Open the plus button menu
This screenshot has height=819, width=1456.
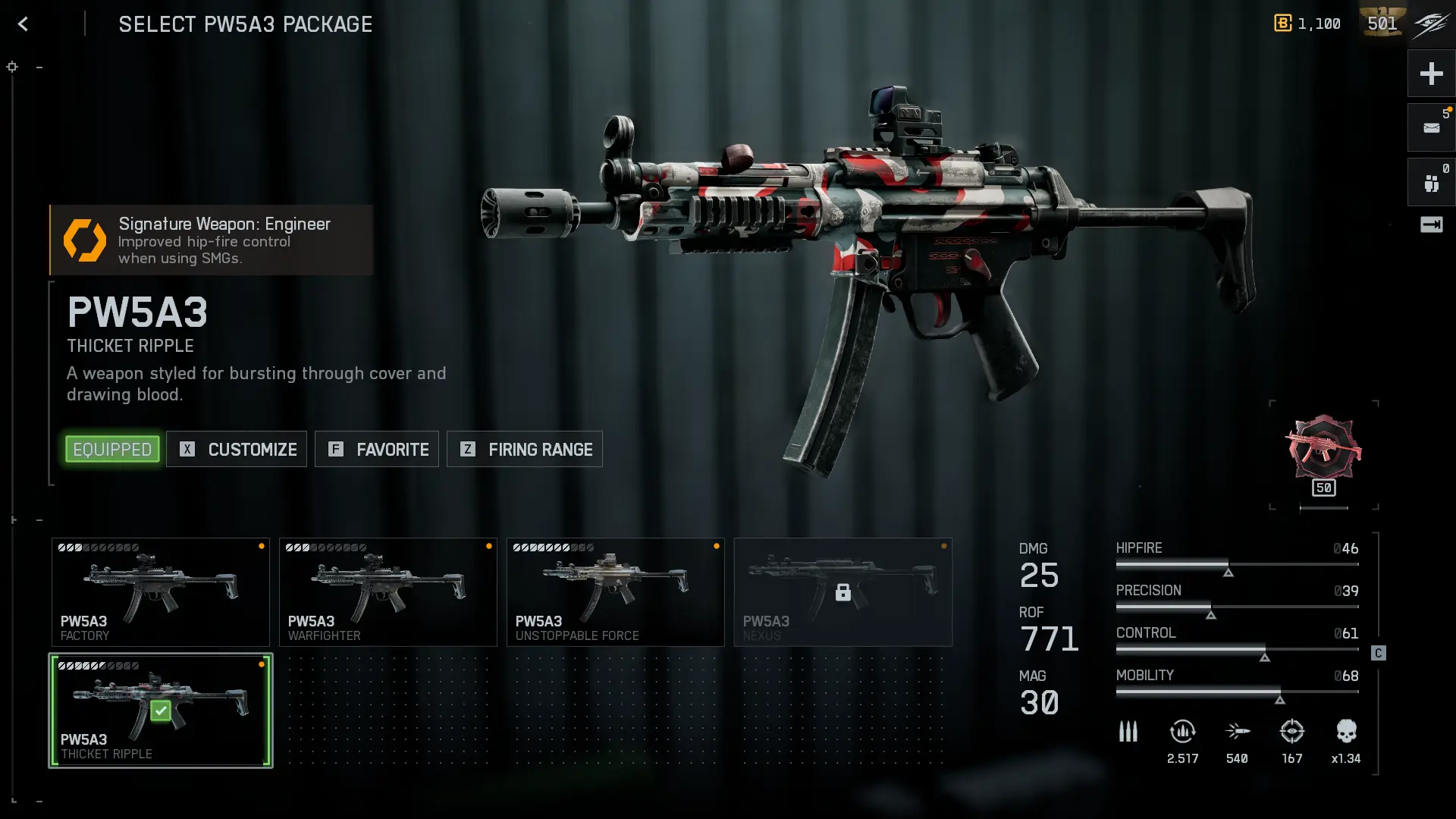(1431, 74)
